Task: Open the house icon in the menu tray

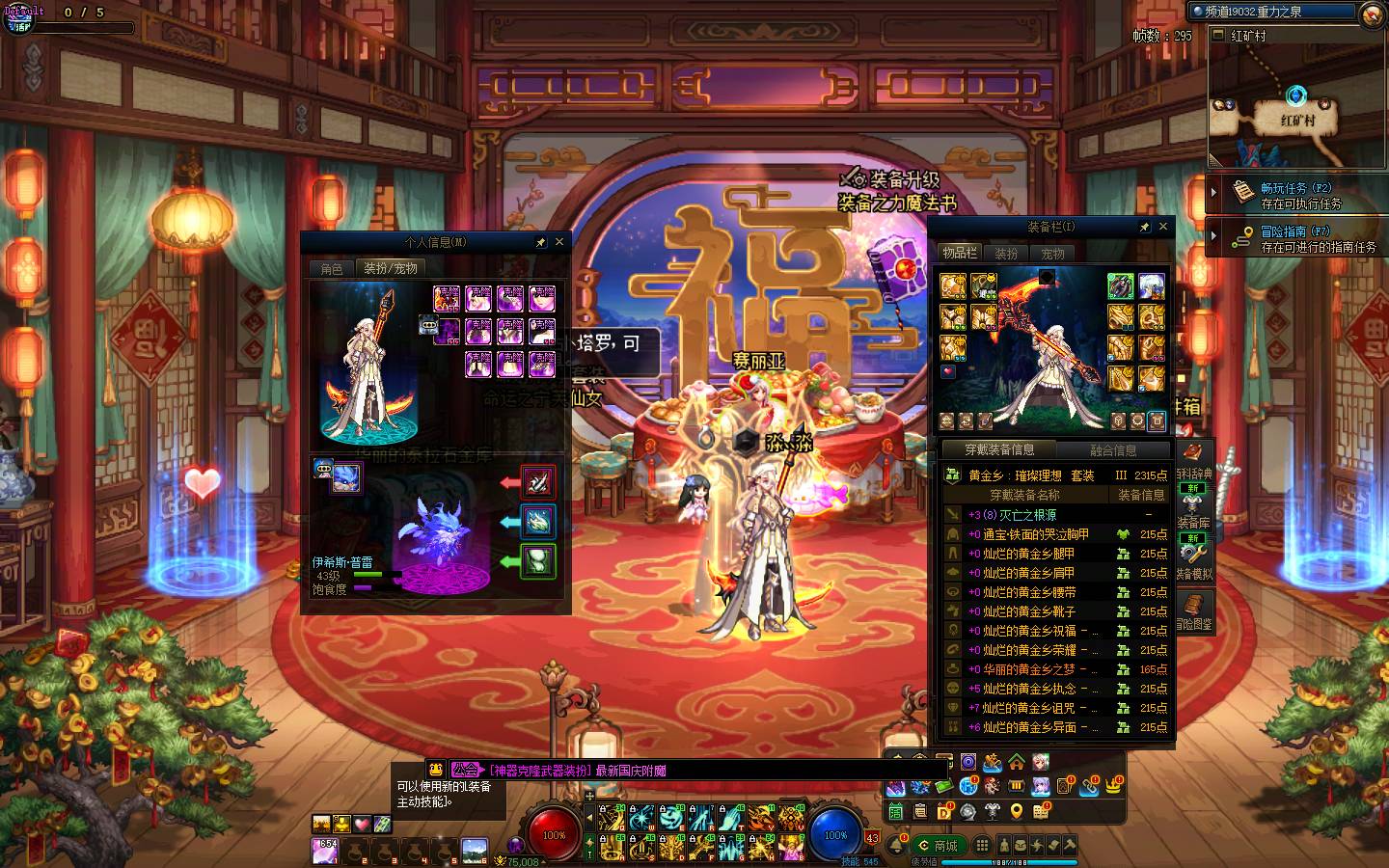Action: click(x=1017, y=763)
